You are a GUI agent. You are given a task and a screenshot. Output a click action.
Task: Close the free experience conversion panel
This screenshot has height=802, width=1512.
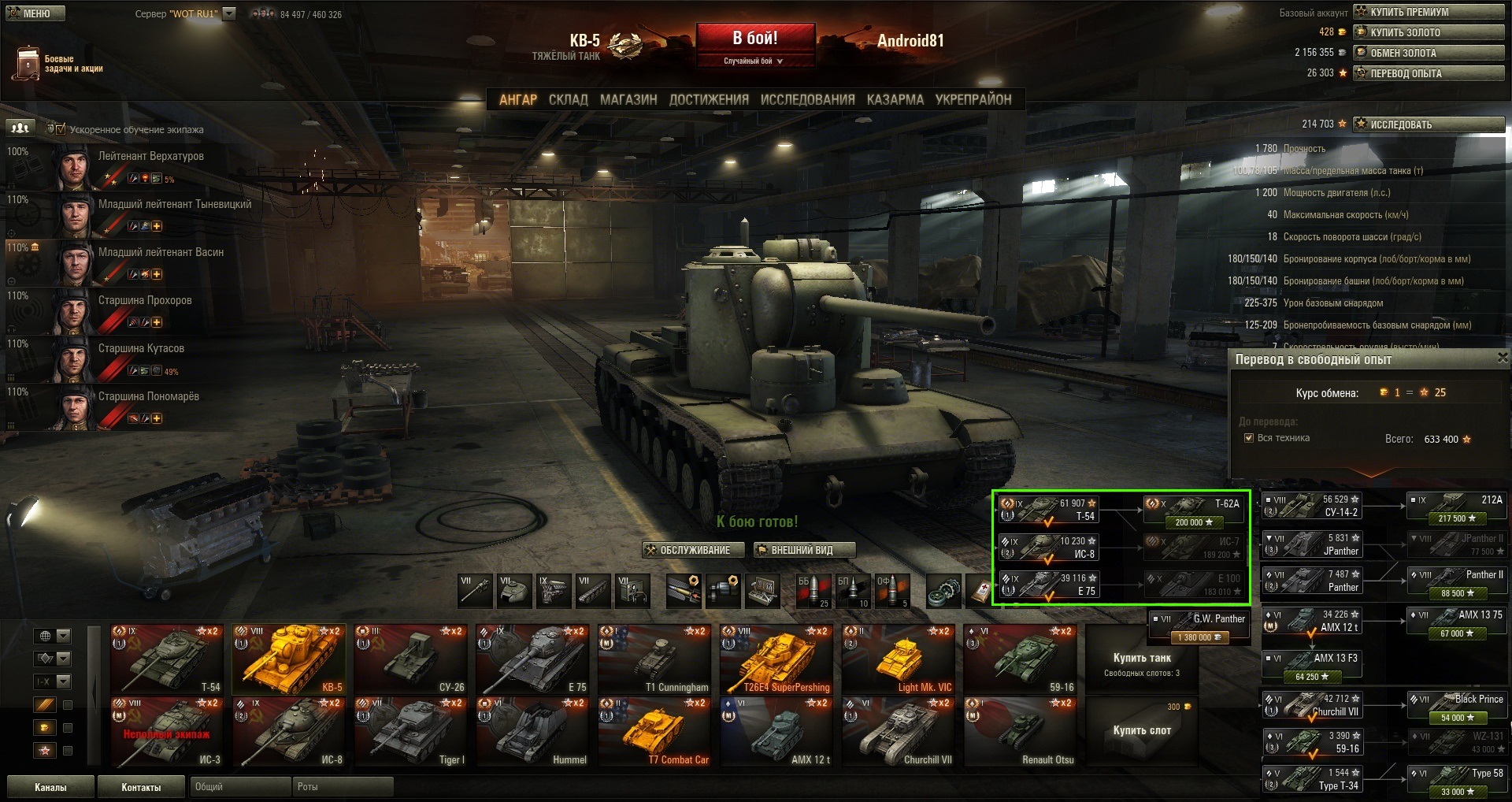pos(1502,358)
